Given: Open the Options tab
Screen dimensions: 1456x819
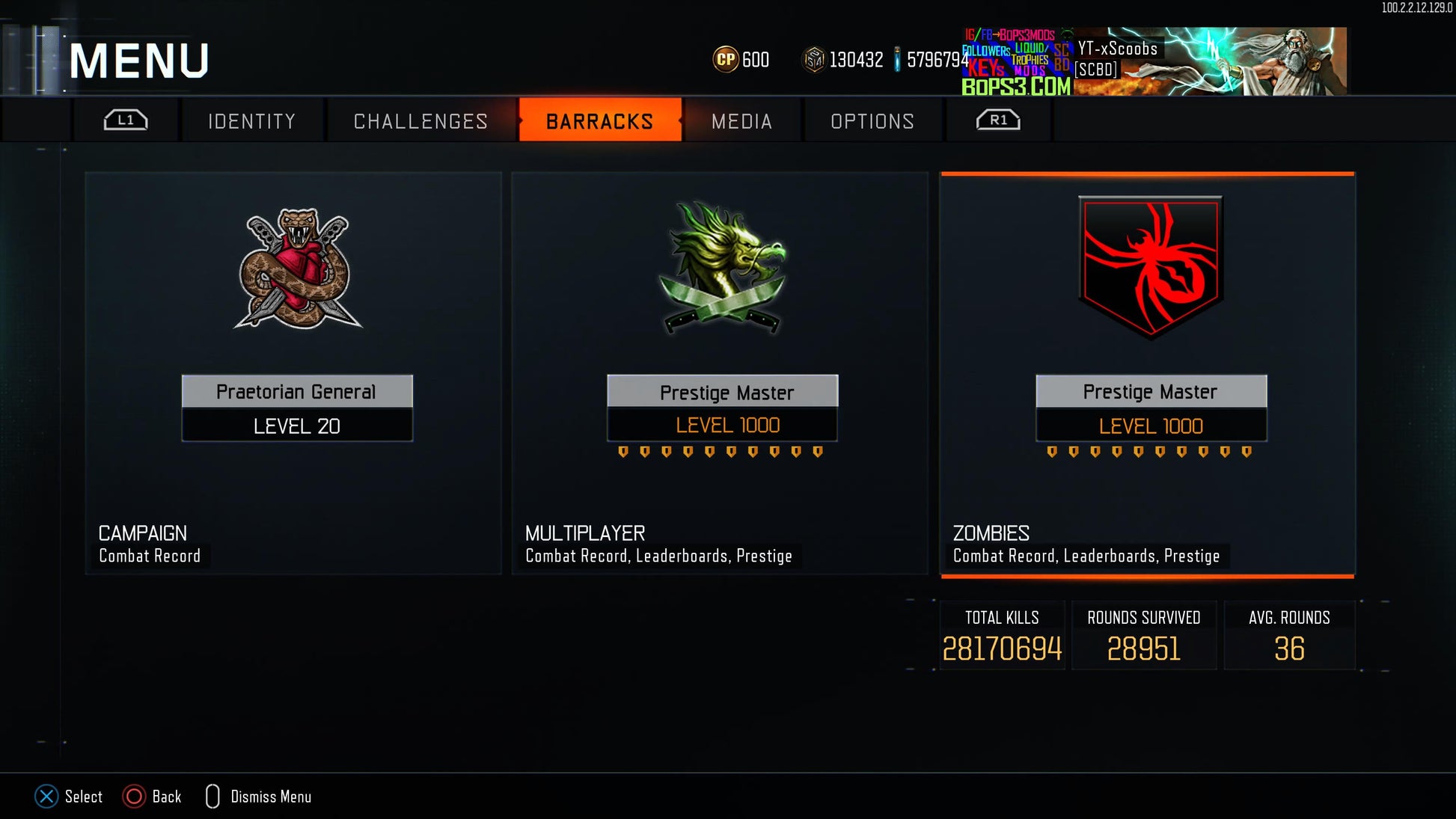Looking at the screenshot, I should (872, 121).
